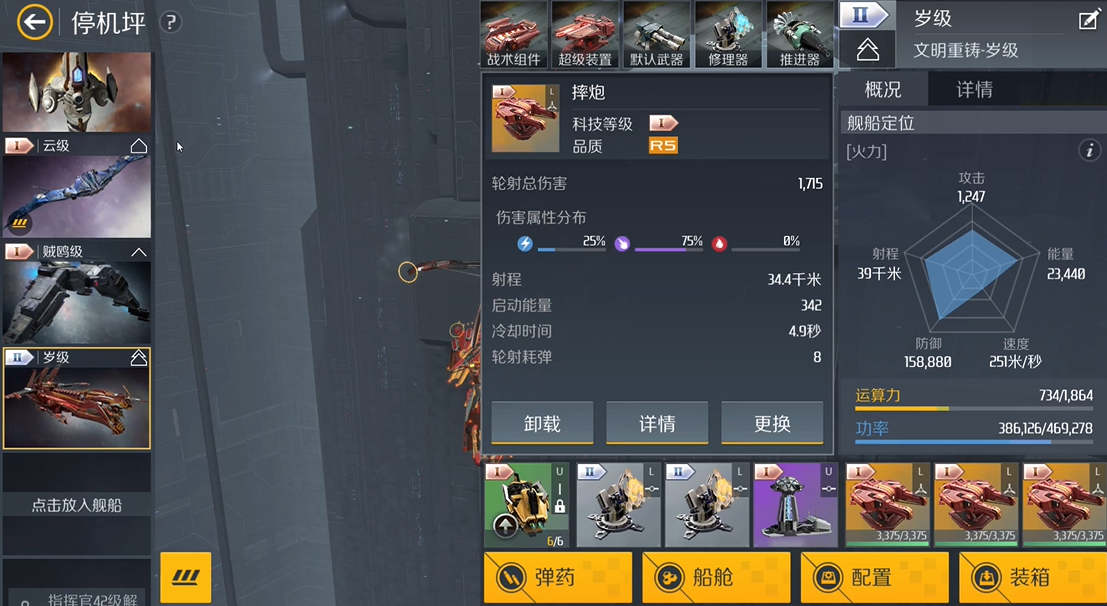
Task: Choose the 战术组件 category
Action: 514,34
